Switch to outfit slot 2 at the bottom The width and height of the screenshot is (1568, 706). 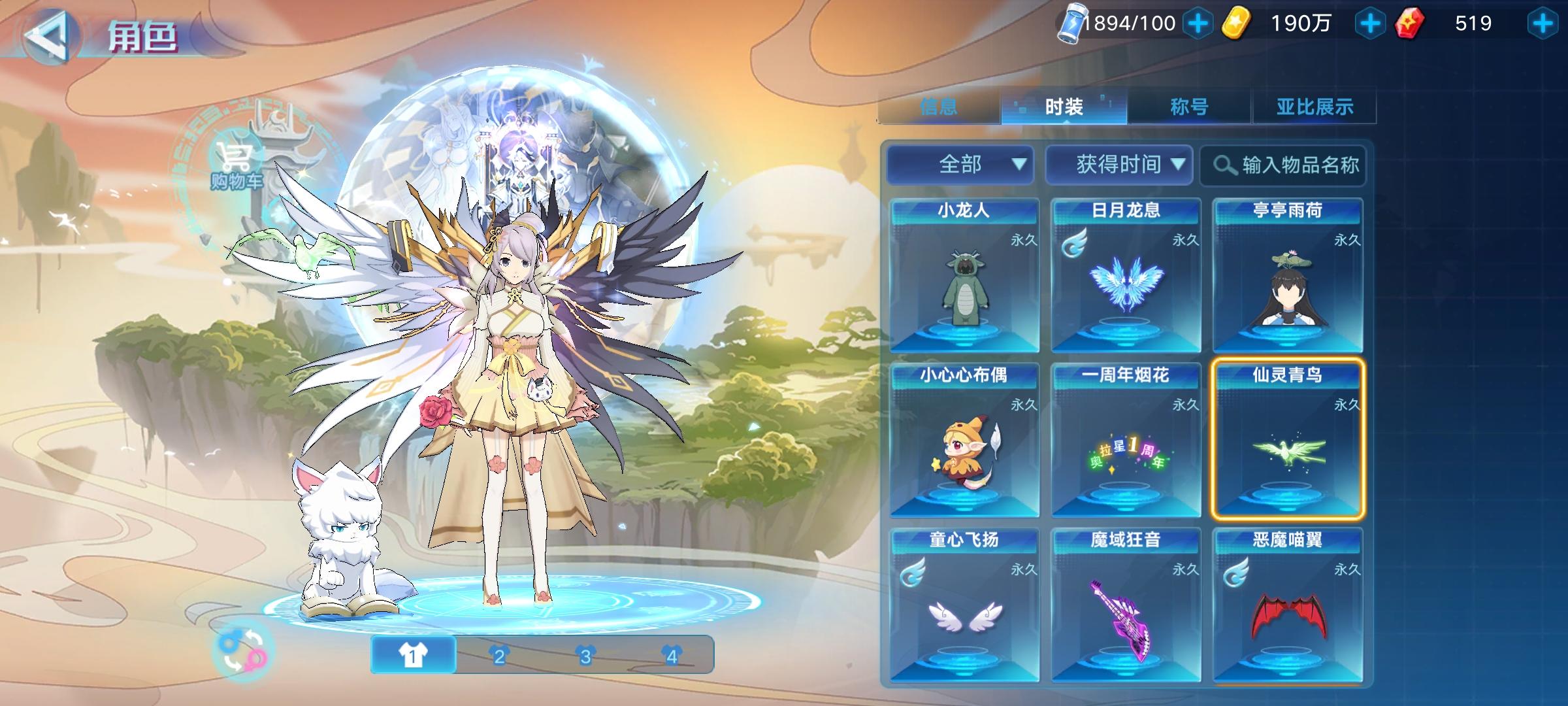[x=500, y=654]
